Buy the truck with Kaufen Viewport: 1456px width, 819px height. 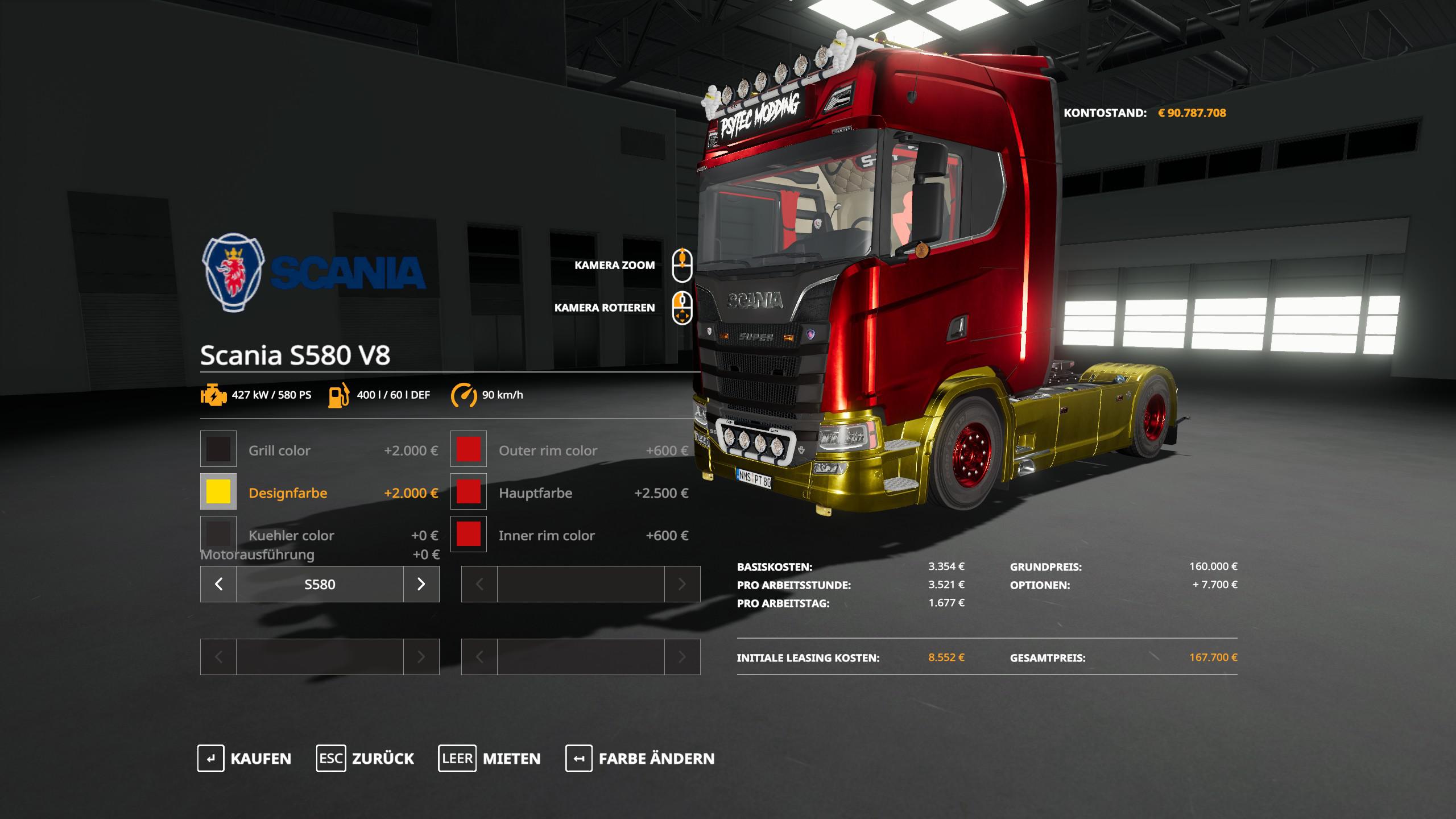click(x=245, y=758)
